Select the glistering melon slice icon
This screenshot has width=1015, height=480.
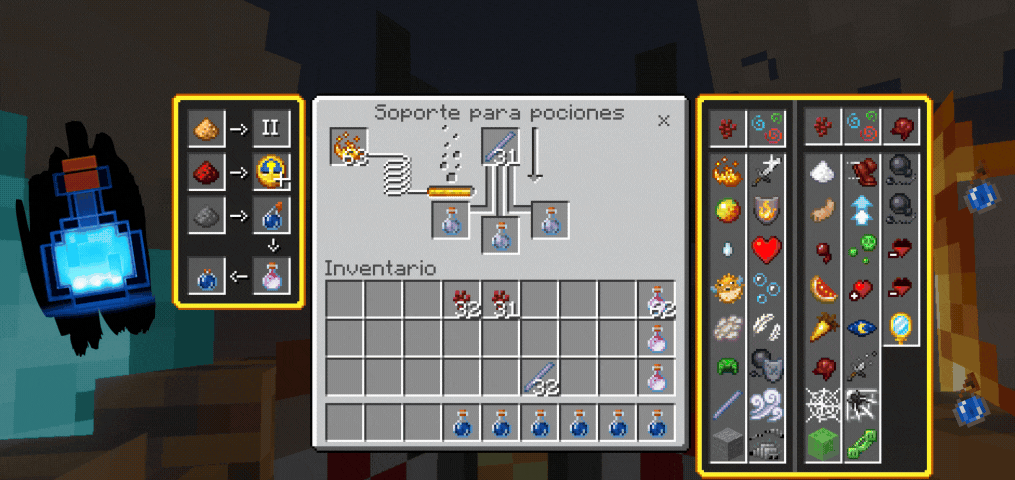click(x=823, y=288)
